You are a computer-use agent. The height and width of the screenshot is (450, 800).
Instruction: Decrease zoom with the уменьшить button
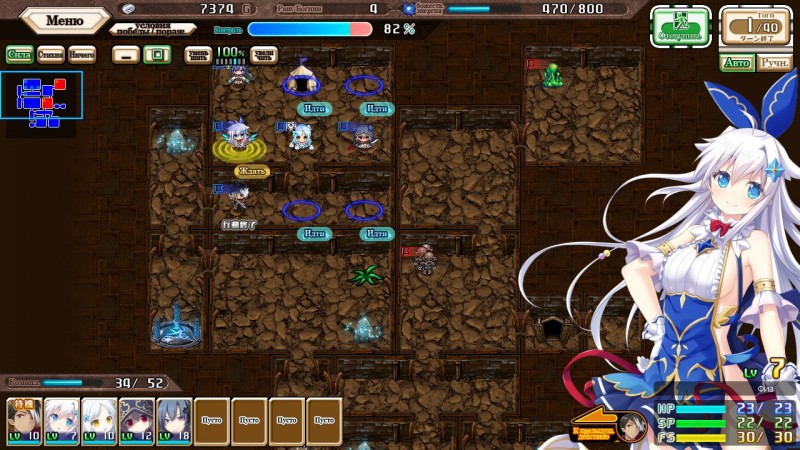(198, 54)
